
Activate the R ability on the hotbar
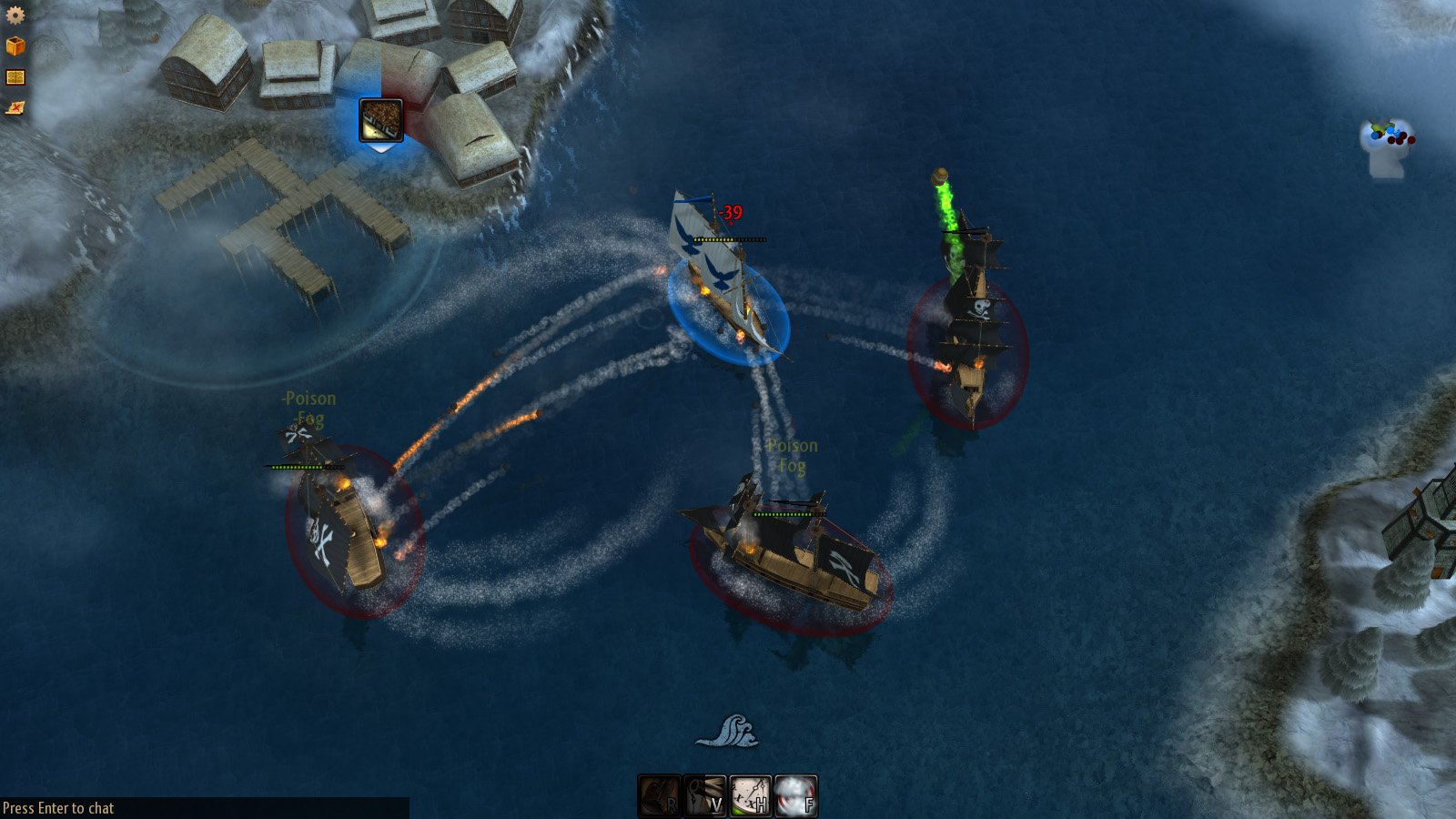click(x=660, y=795)
